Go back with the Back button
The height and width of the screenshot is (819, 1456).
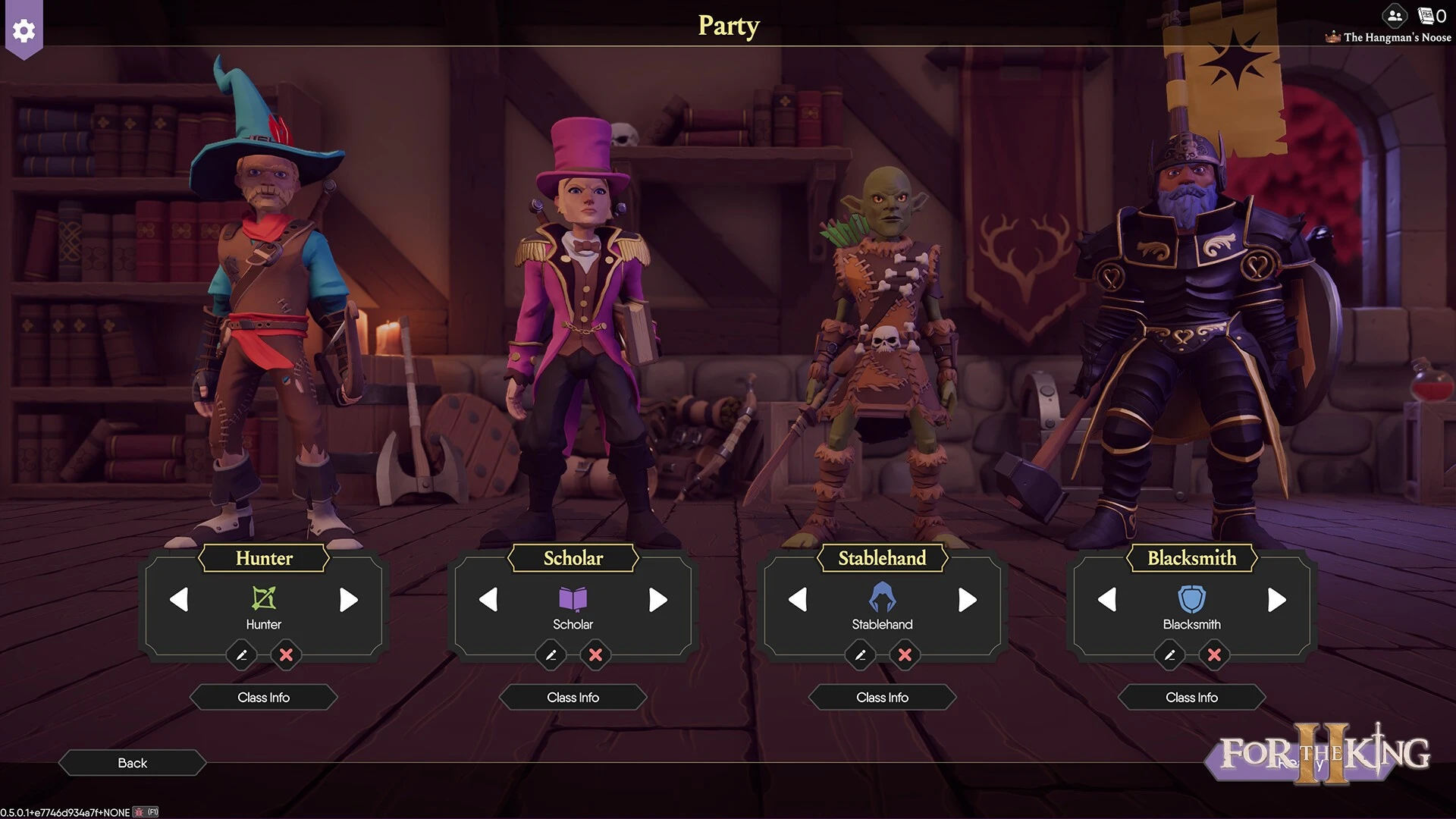132,763
